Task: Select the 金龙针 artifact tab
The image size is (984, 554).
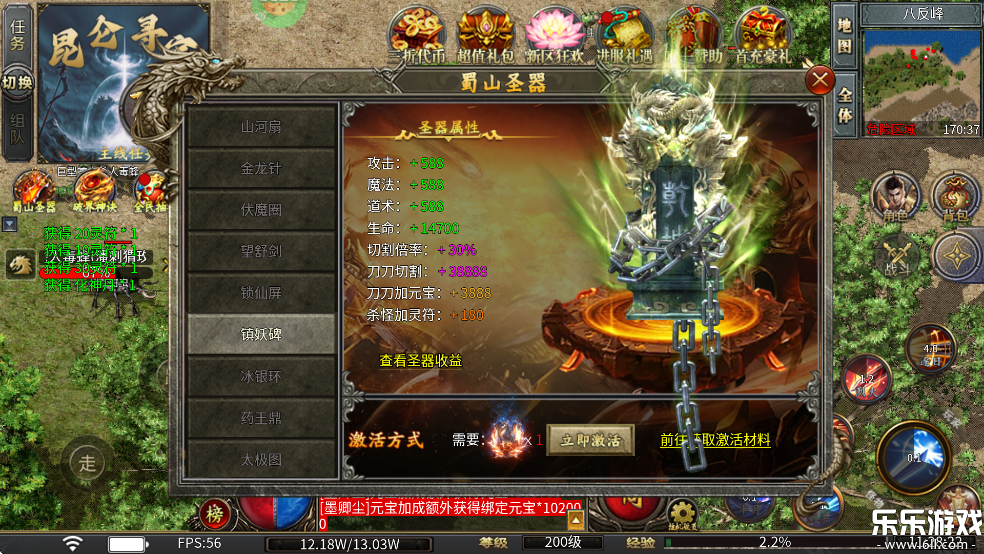Action: point(262,169)
